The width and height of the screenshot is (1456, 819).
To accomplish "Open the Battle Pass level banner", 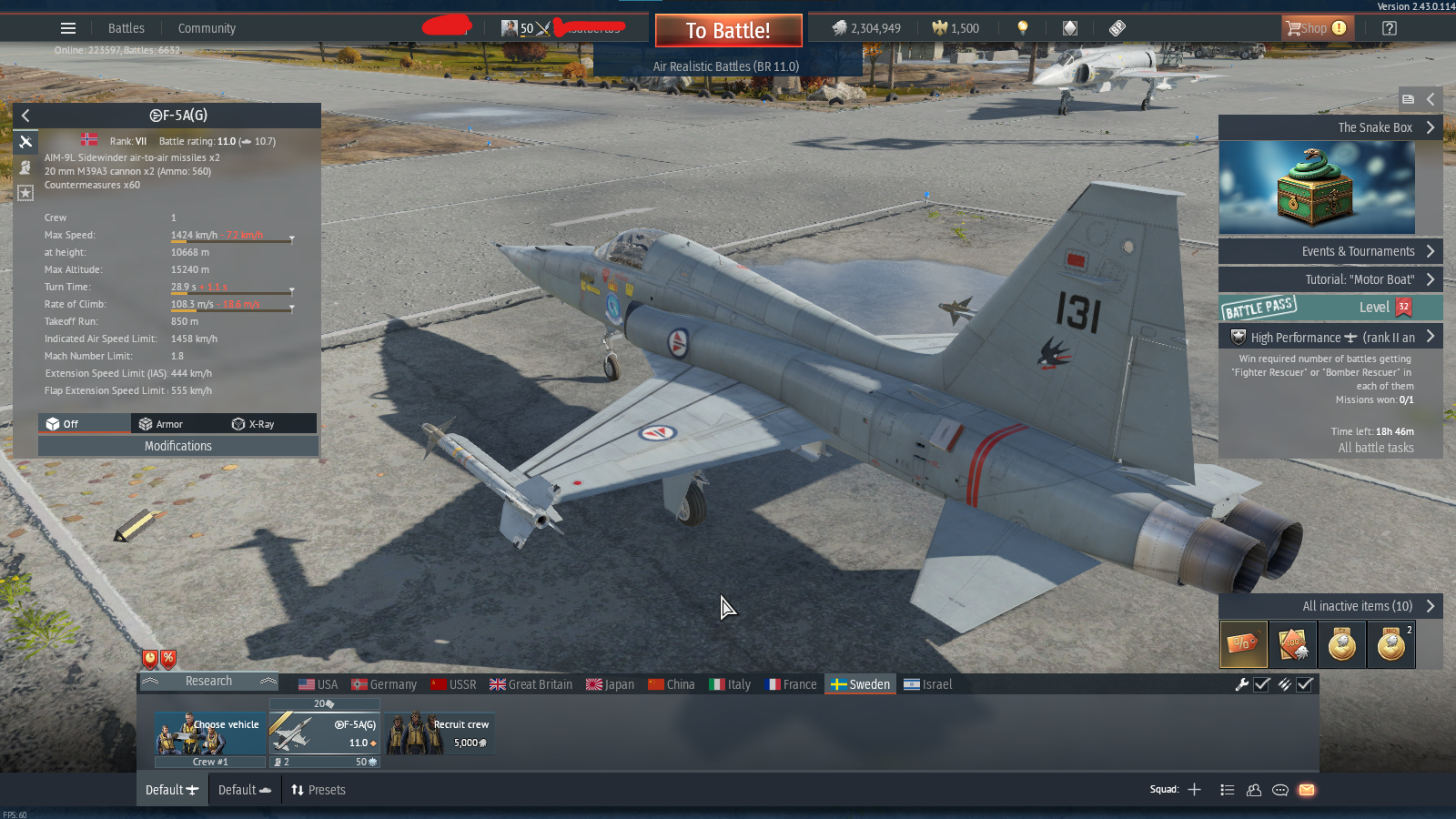I will tap(1329, 308).
